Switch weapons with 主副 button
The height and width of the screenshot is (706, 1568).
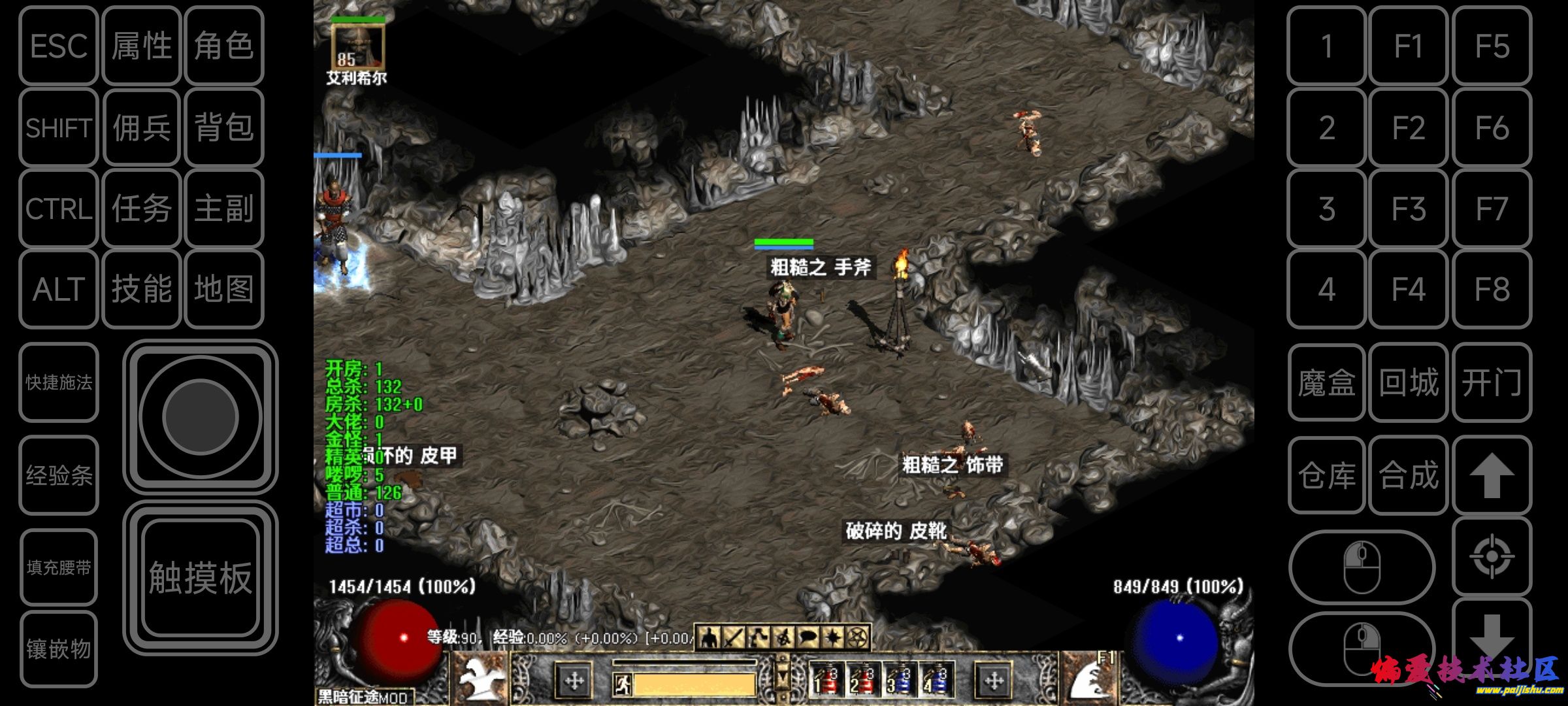point(223,209)
